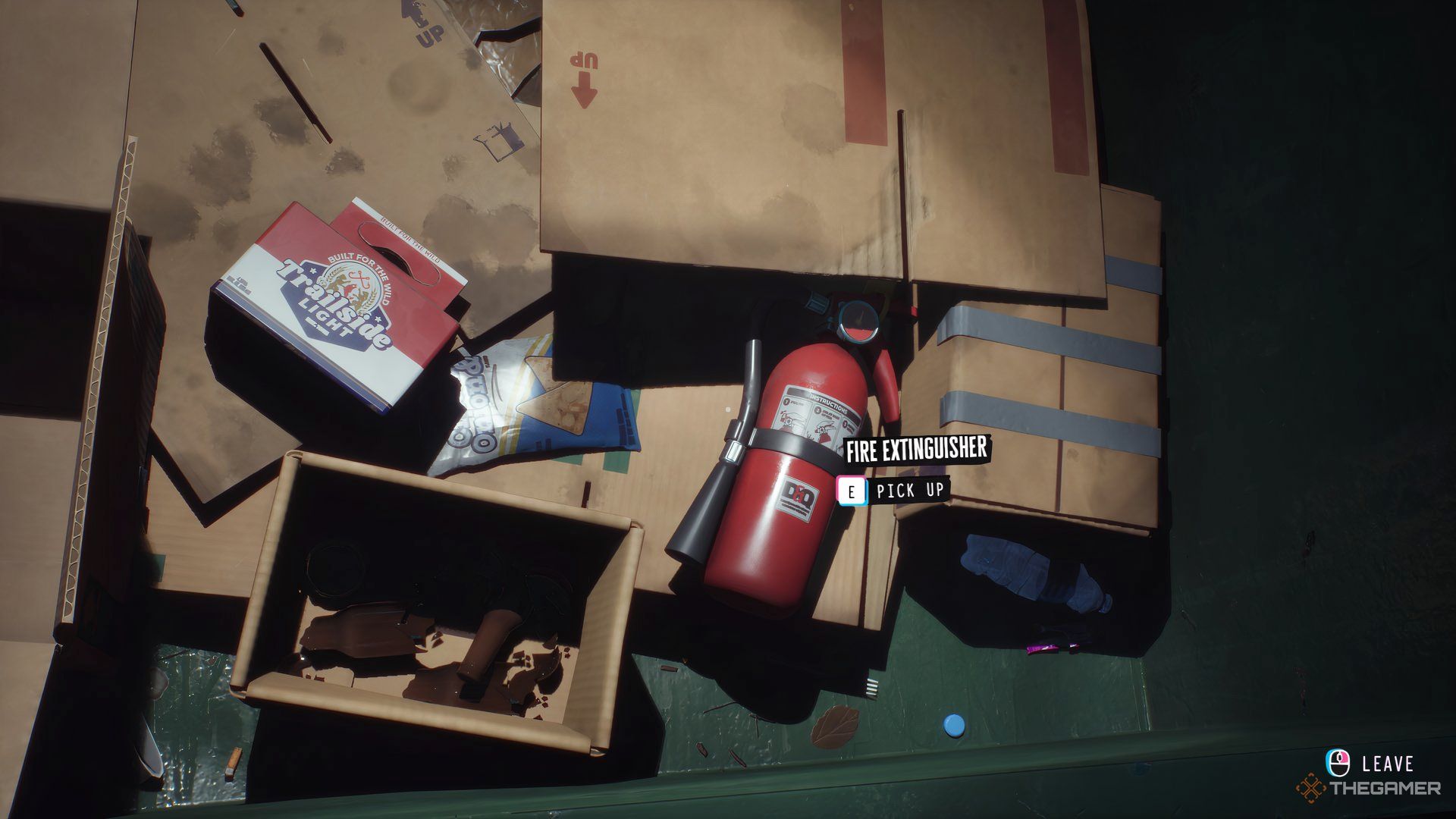Click the blue bottle cap on the floor

point(954,726)
